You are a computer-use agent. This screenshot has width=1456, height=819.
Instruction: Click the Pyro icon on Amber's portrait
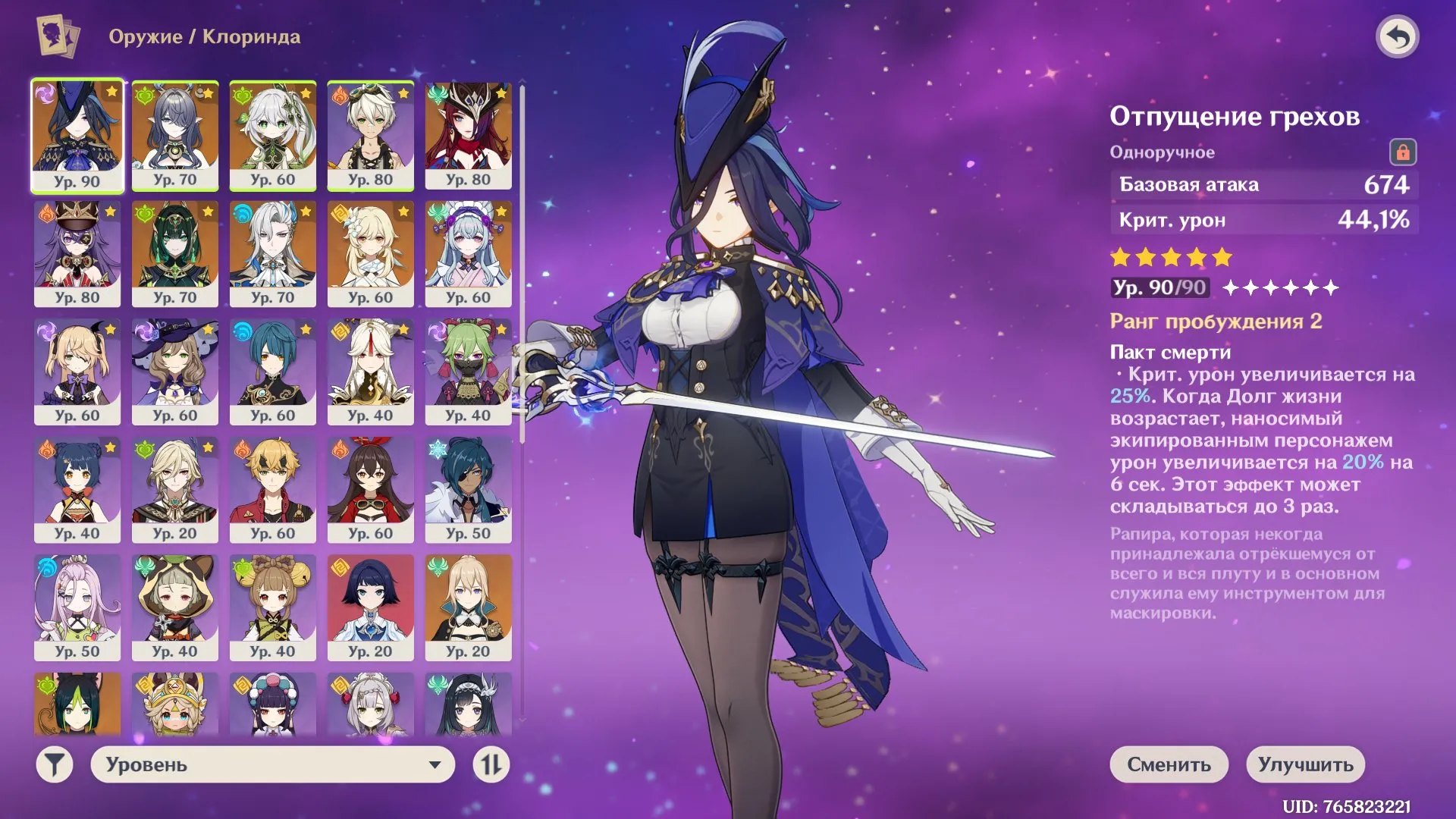click(x=340, y=449)
